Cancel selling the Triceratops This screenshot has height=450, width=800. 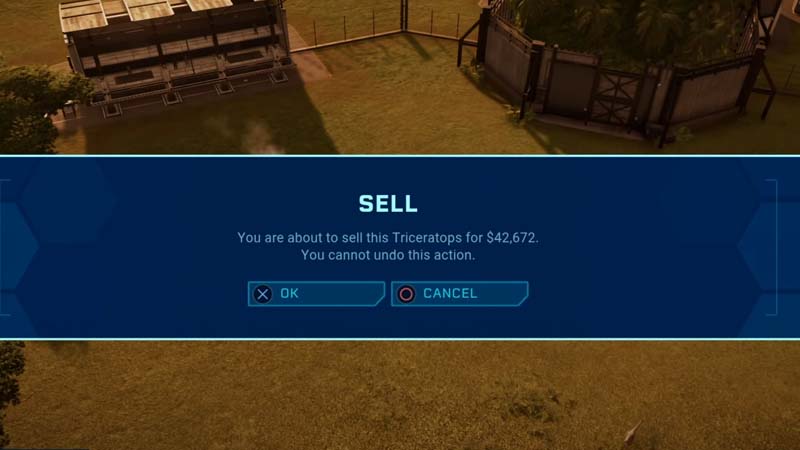click(458, 294)
